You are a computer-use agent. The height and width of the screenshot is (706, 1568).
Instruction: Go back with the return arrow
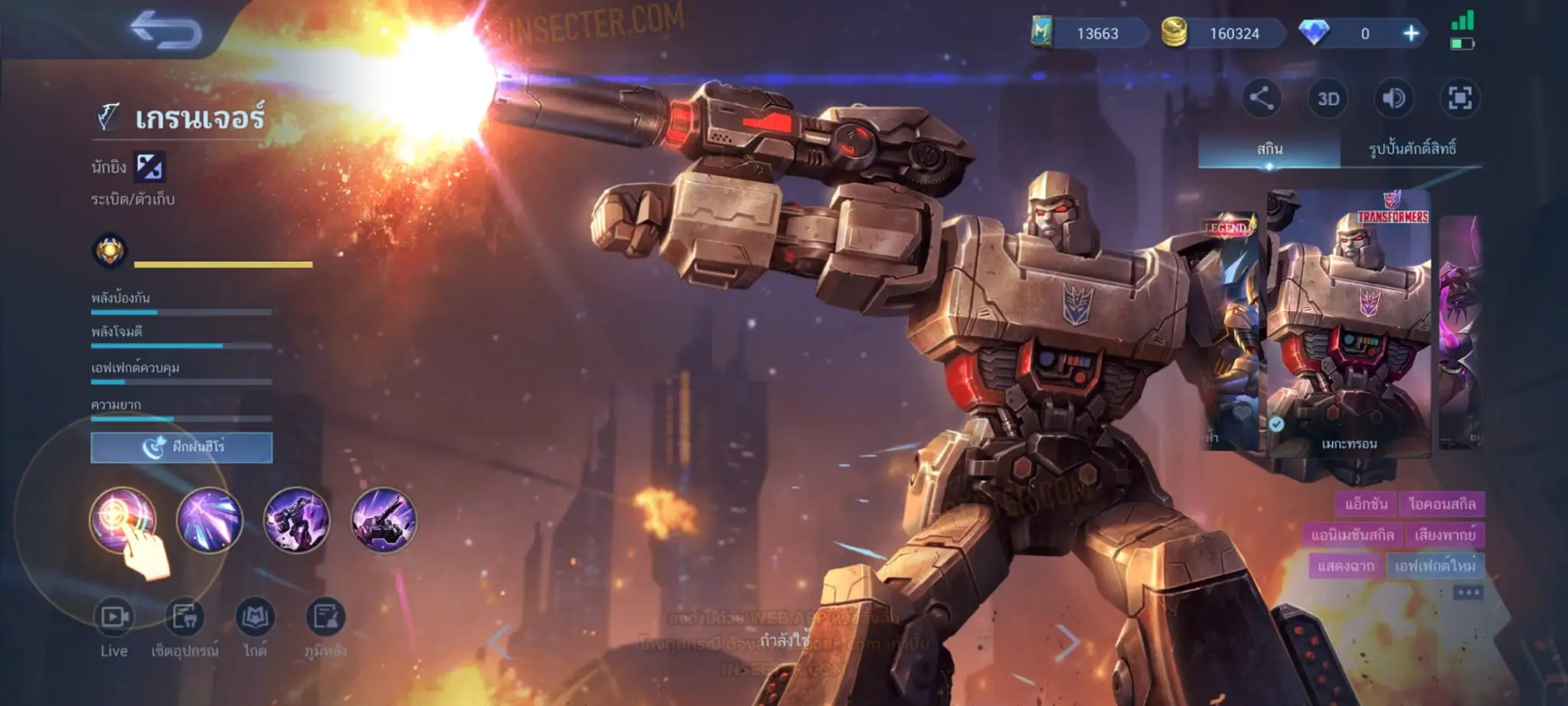165,31
